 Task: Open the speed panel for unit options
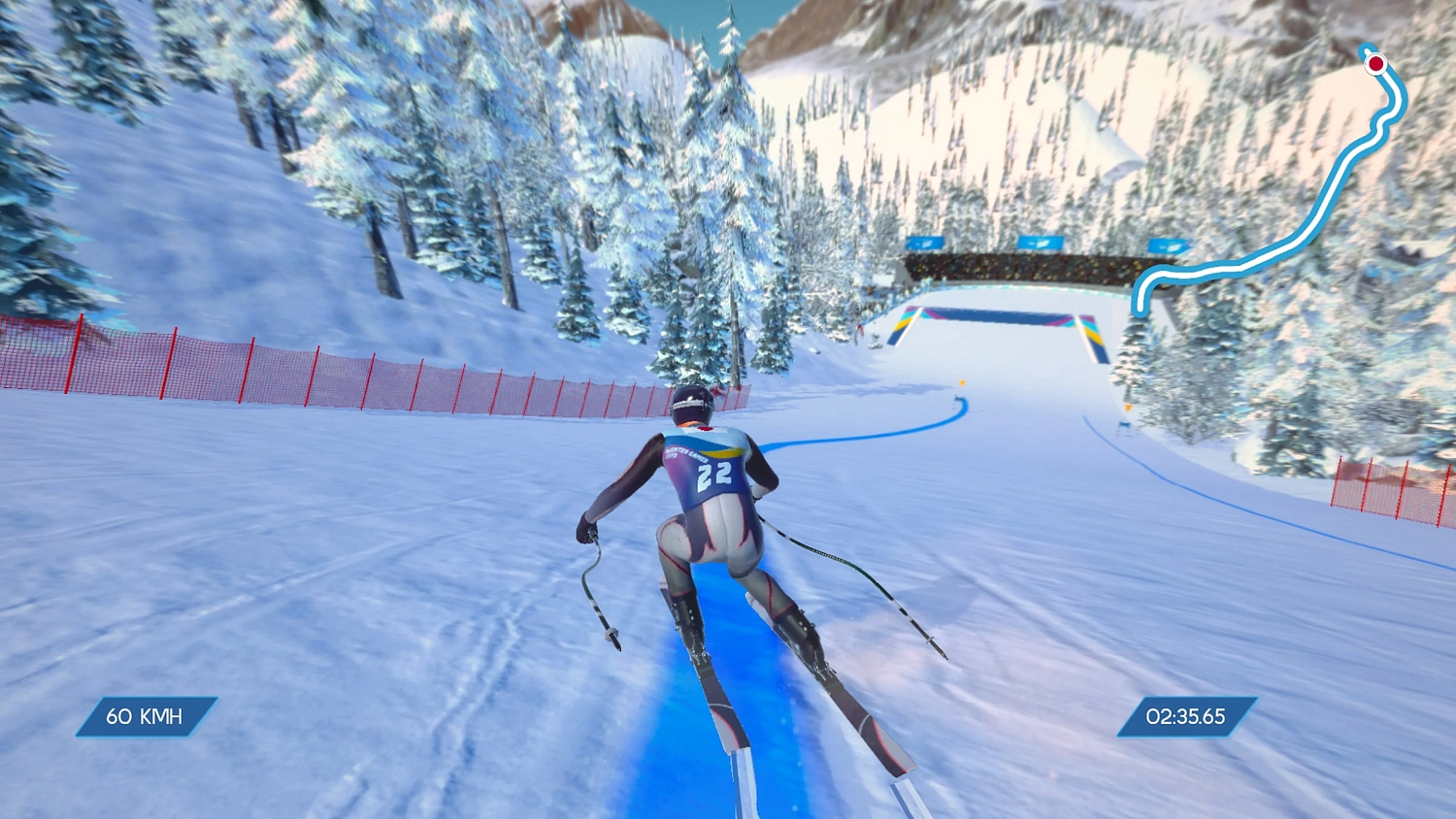pos(146,718)
